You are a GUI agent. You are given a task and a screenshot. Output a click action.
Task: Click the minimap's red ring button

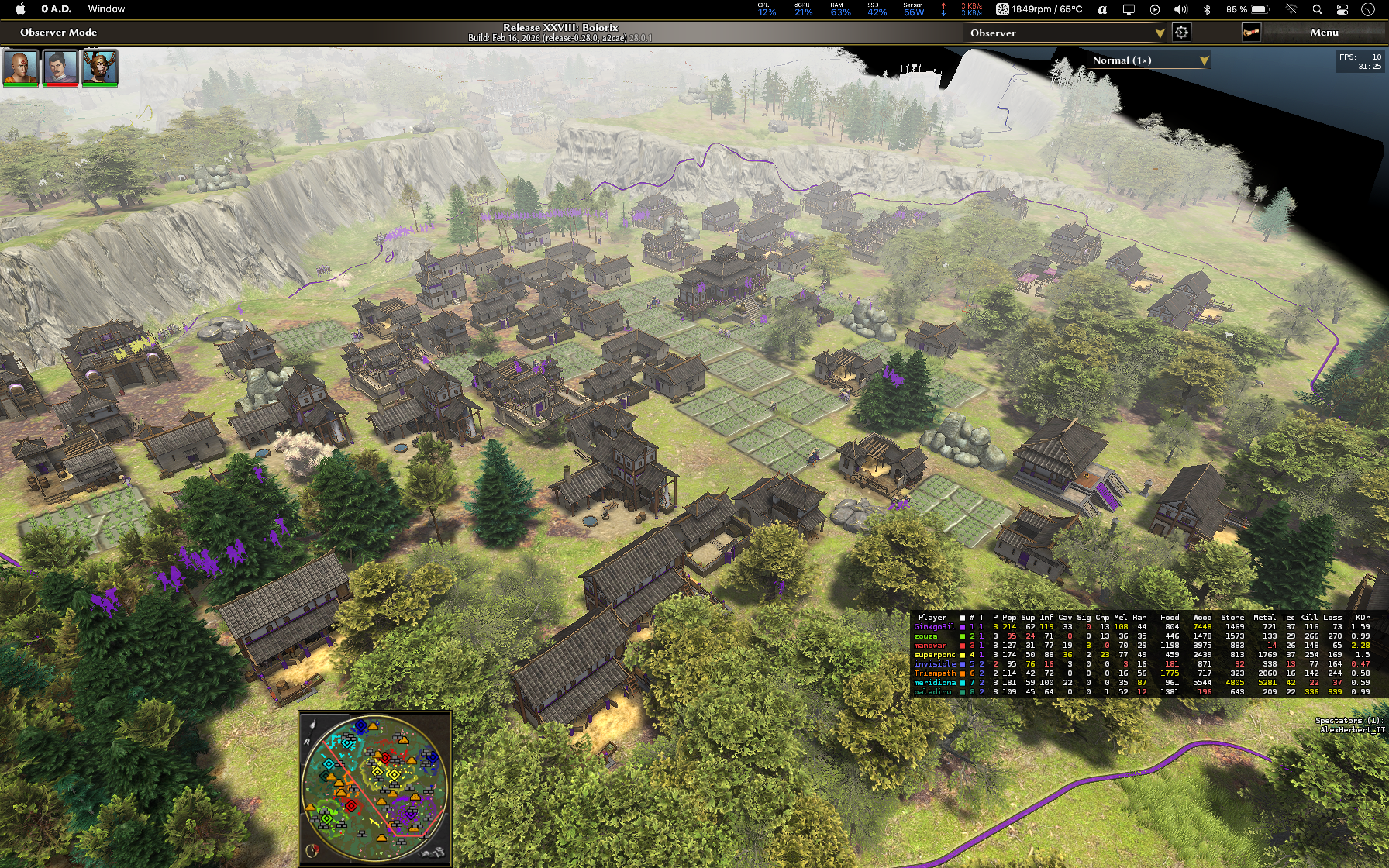313,850
